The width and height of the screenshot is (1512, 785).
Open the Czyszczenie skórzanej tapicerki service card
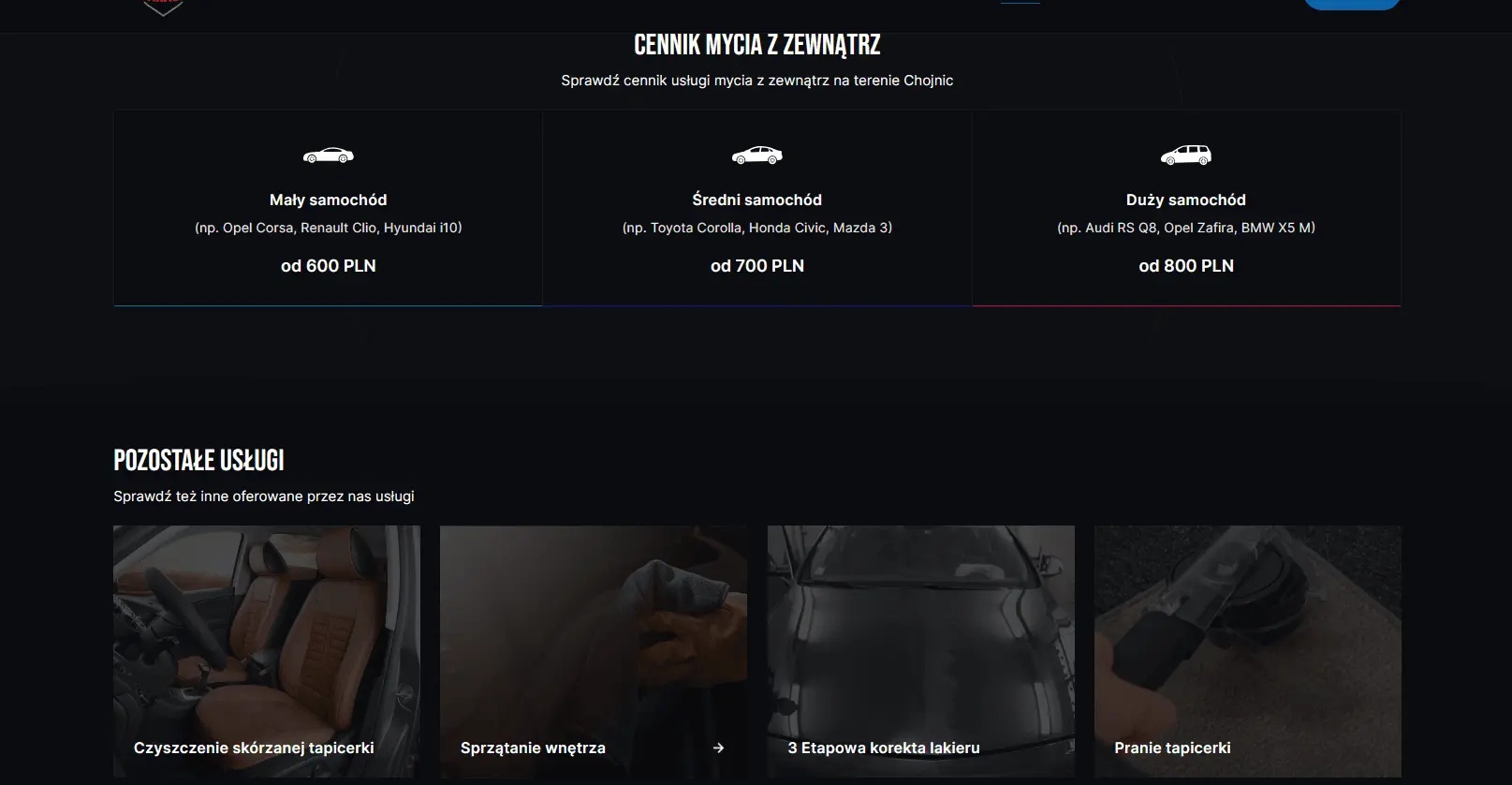266,652
